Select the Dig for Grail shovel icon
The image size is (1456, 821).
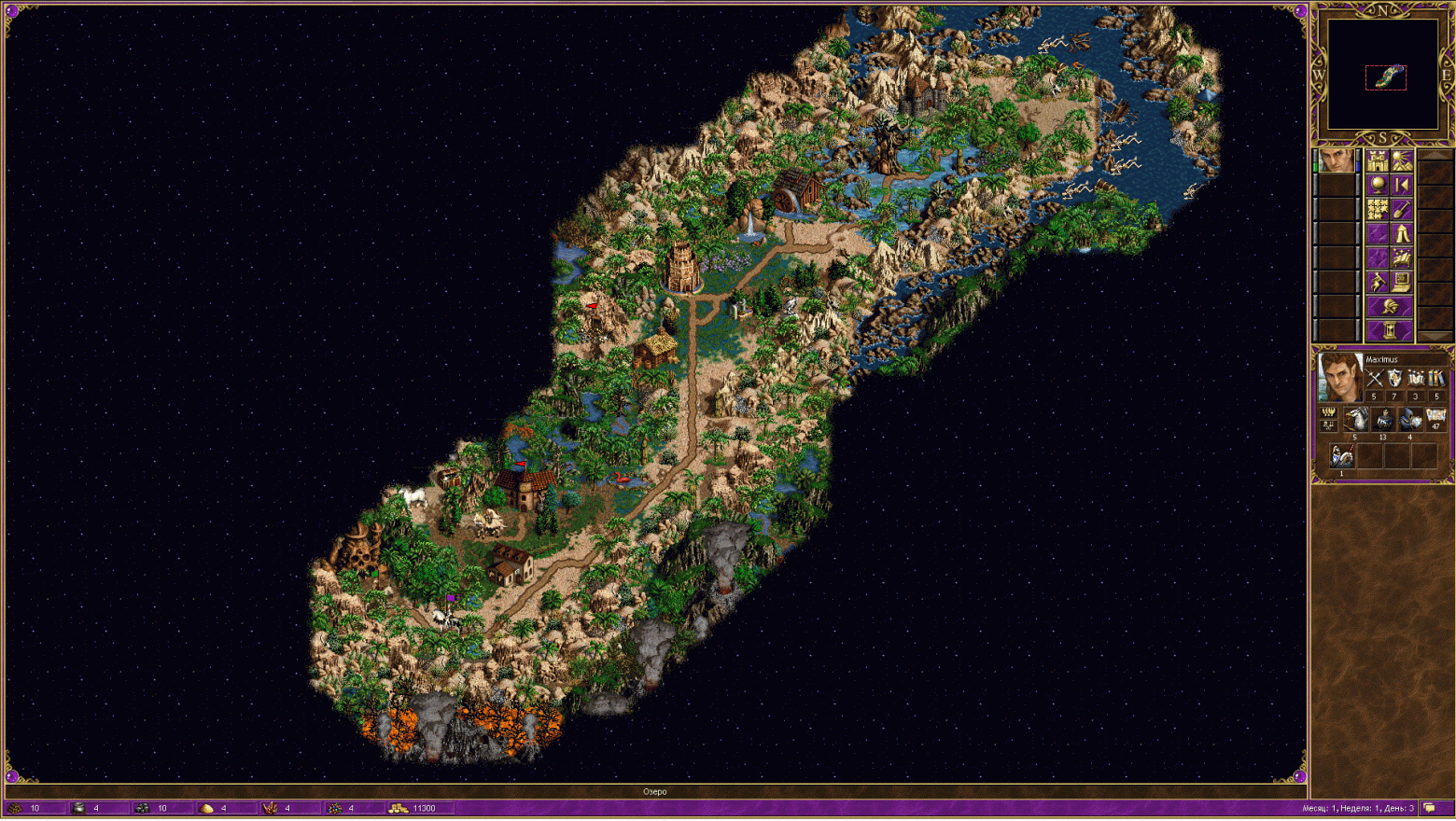pyautogui.click(x=1400, y=209)
